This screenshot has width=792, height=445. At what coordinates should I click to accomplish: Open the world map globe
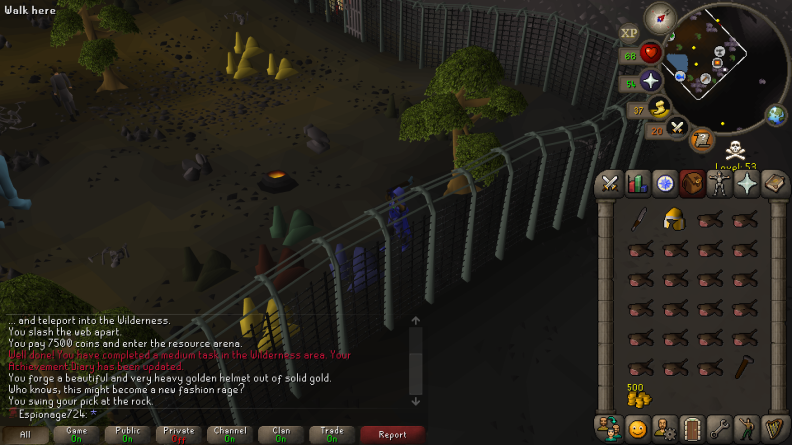777,115
